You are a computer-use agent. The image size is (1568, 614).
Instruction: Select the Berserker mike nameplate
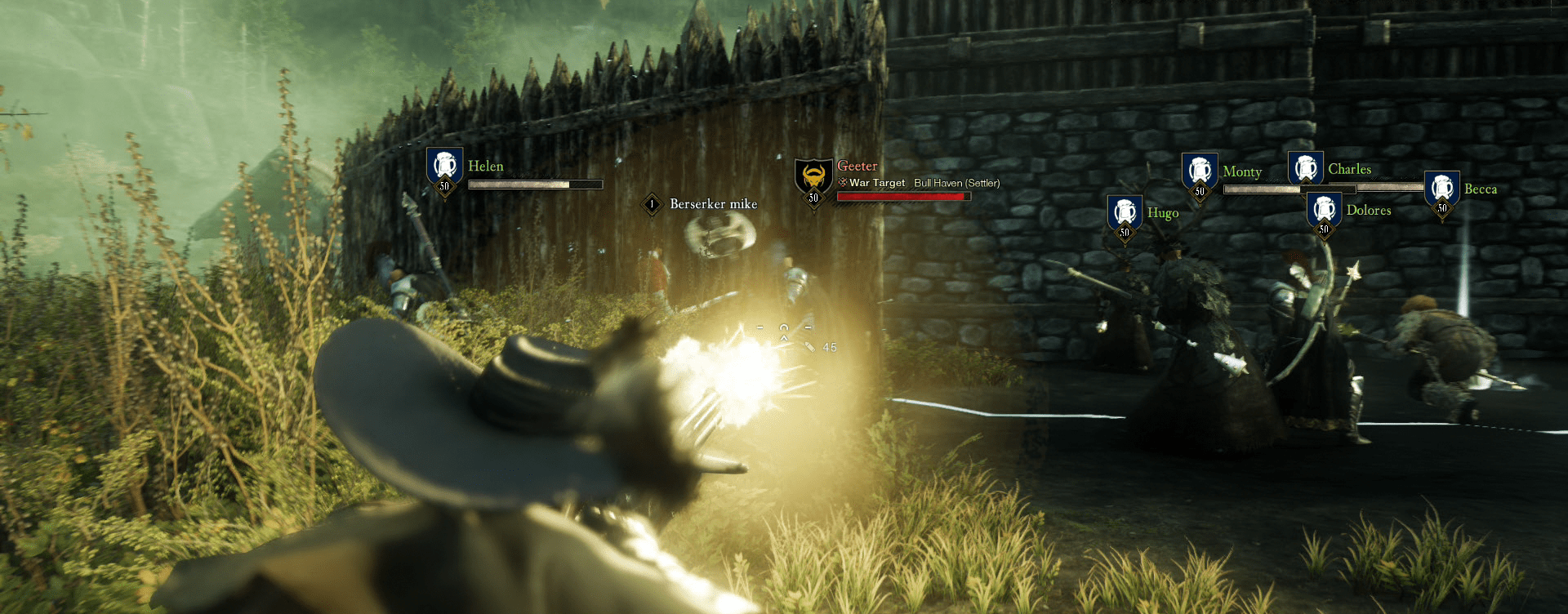coord(713,204)
